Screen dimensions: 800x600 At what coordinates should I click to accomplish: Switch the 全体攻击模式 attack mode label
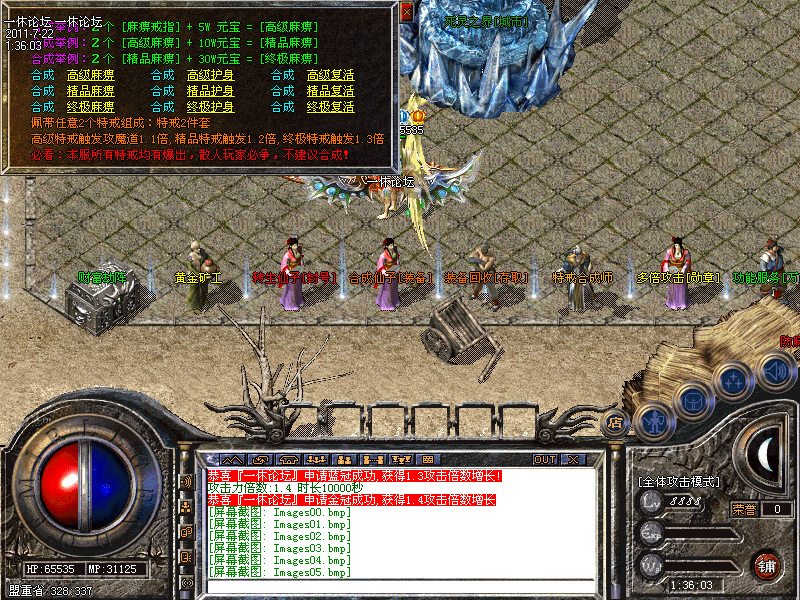(679, 482)
